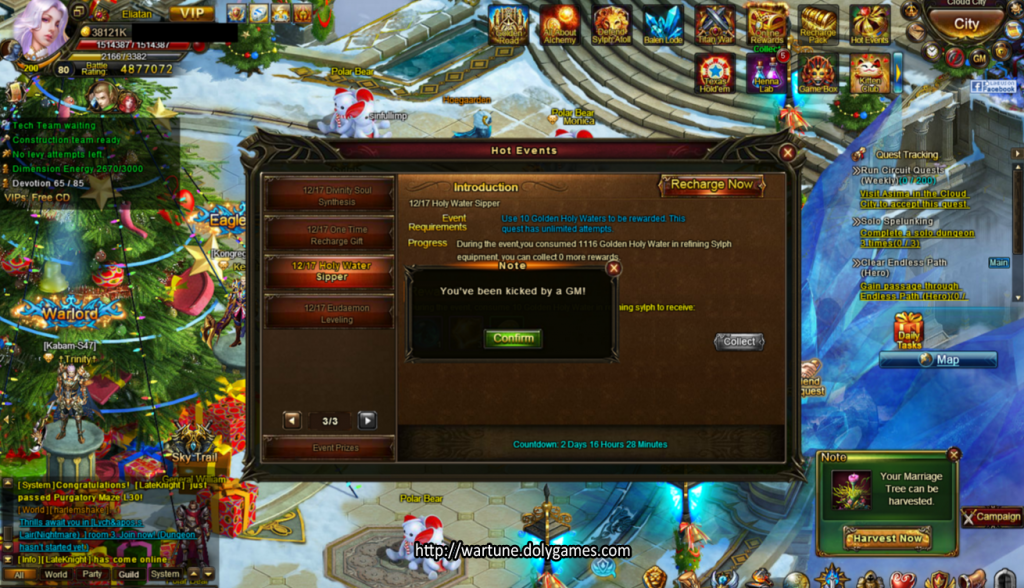The image size is (1024, 588).
Task: Close the Note popup with its X
Action: [614, 268]
